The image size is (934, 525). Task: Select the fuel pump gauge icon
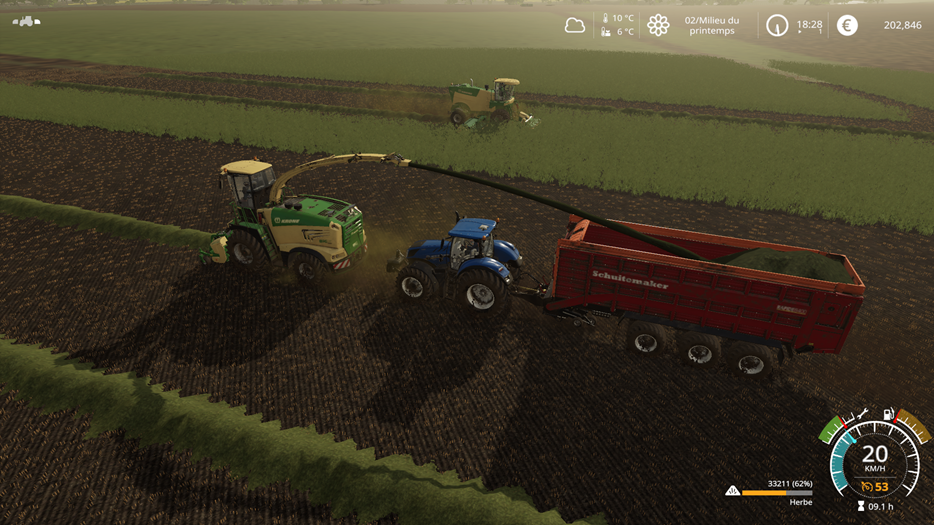887,413
